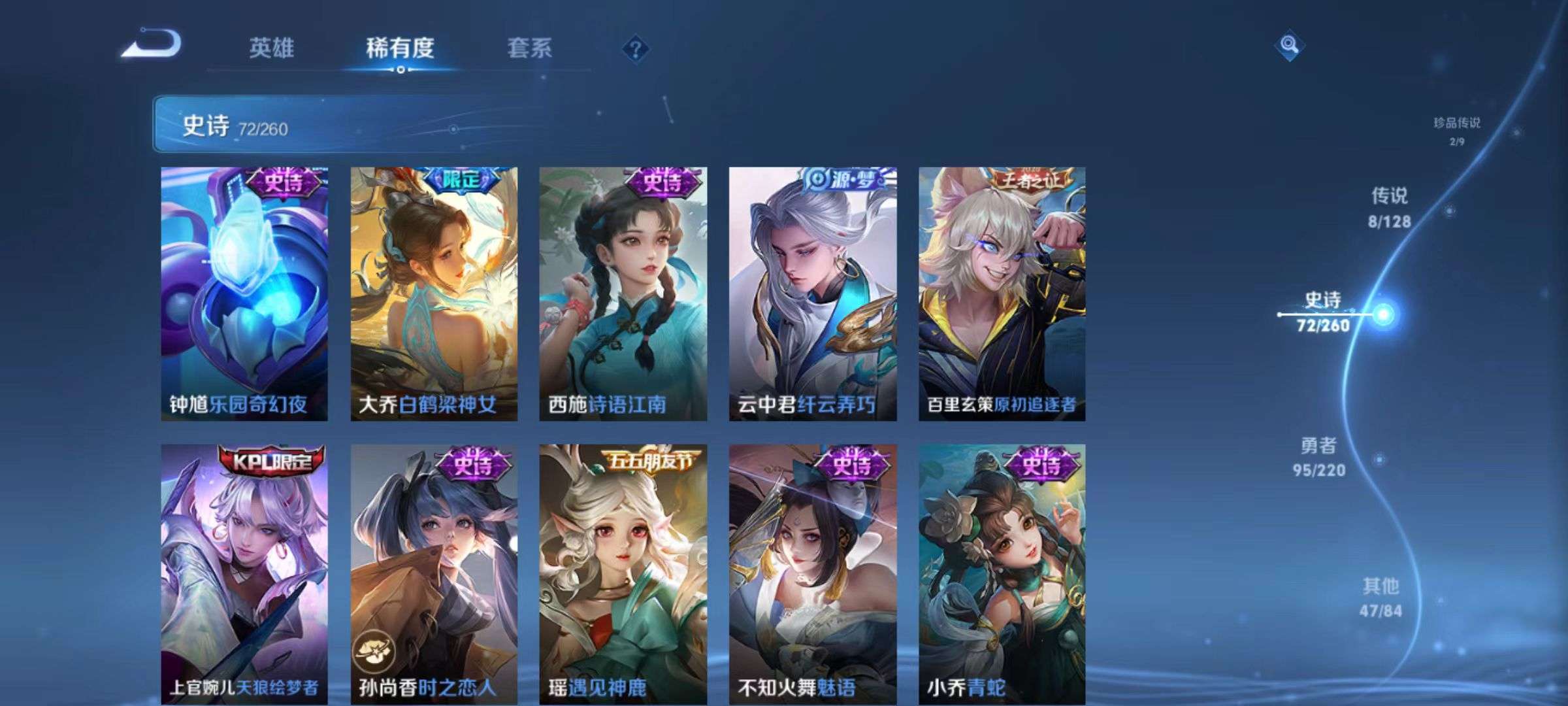This screenshot has height=706, width=1568.
Task: View the 西施 诗语江南 skin card
Action: (623, 294)
